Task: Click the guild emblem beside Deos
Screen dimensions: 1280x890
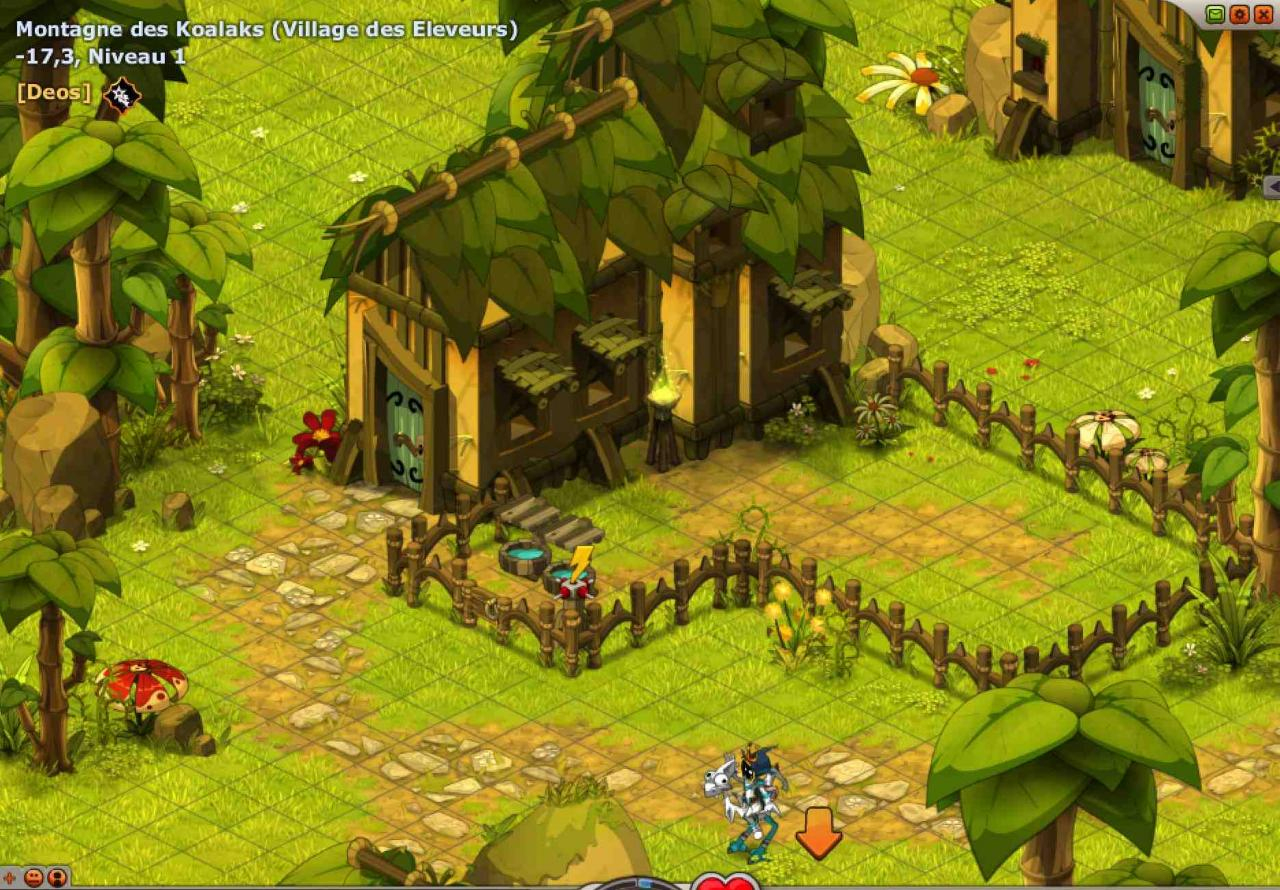Action: 122,95
